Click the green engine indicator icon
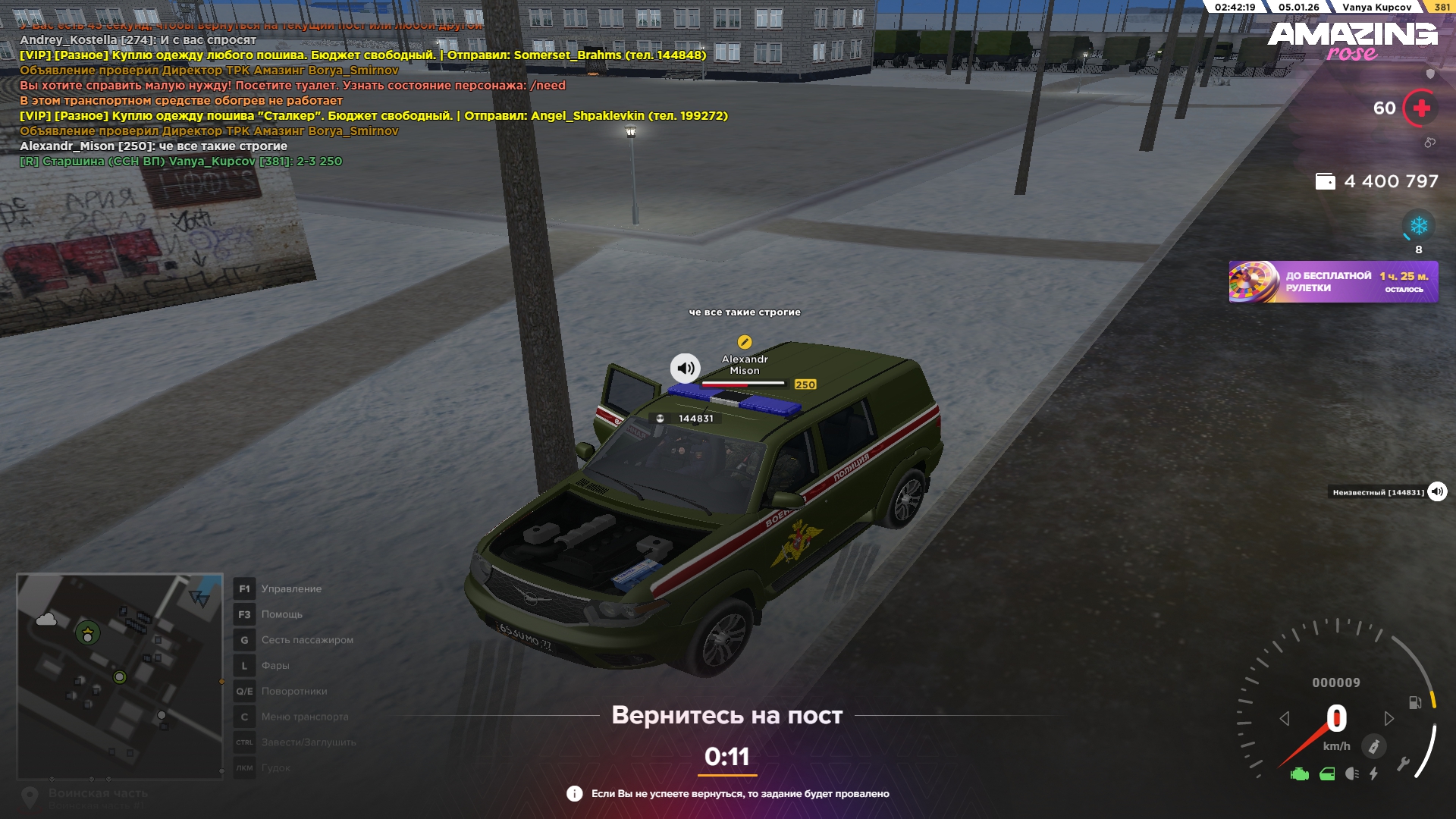 click(1299, 774)
